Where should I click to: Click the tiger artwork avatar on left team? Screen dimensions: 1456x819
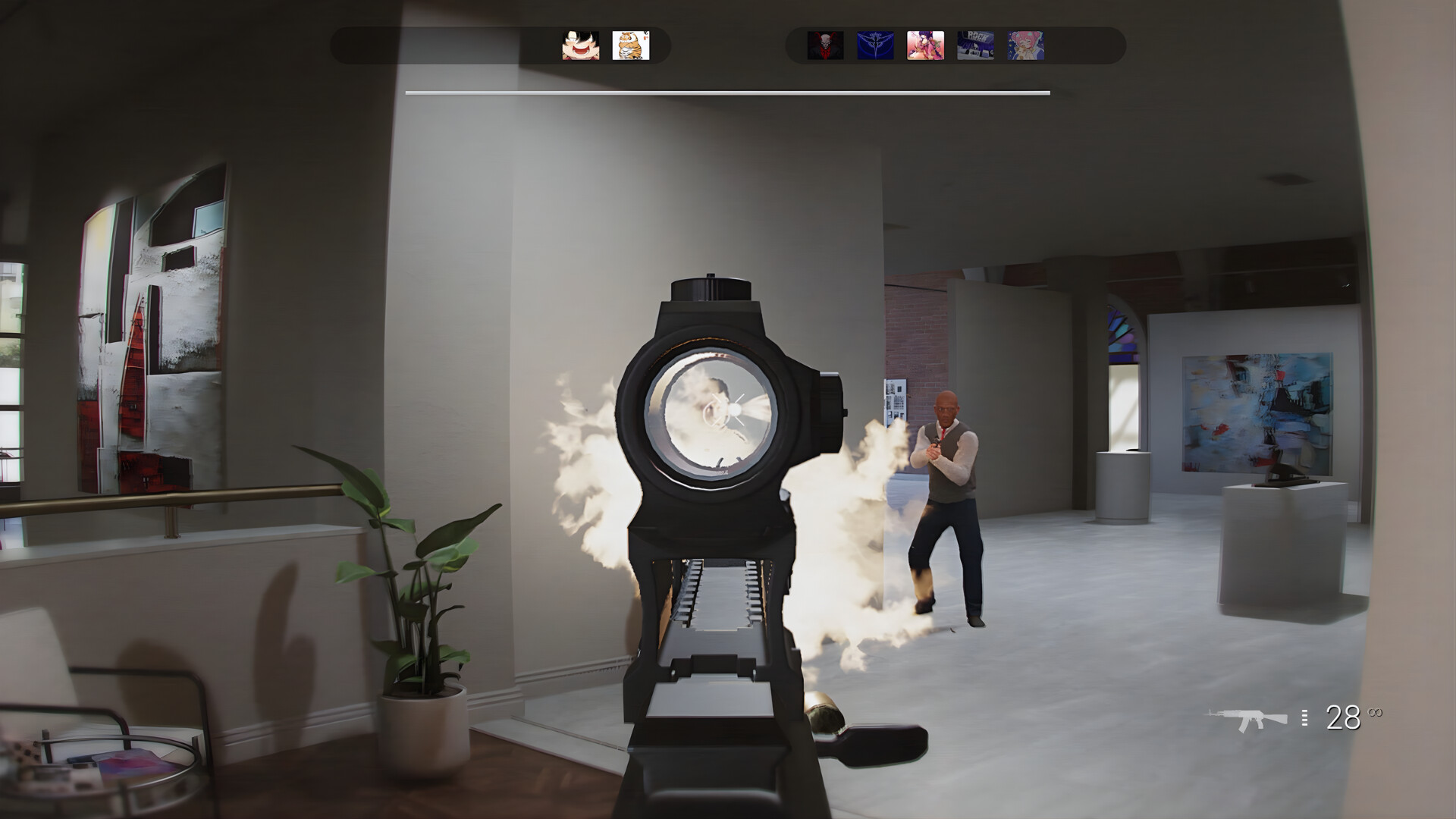point(629,47)
